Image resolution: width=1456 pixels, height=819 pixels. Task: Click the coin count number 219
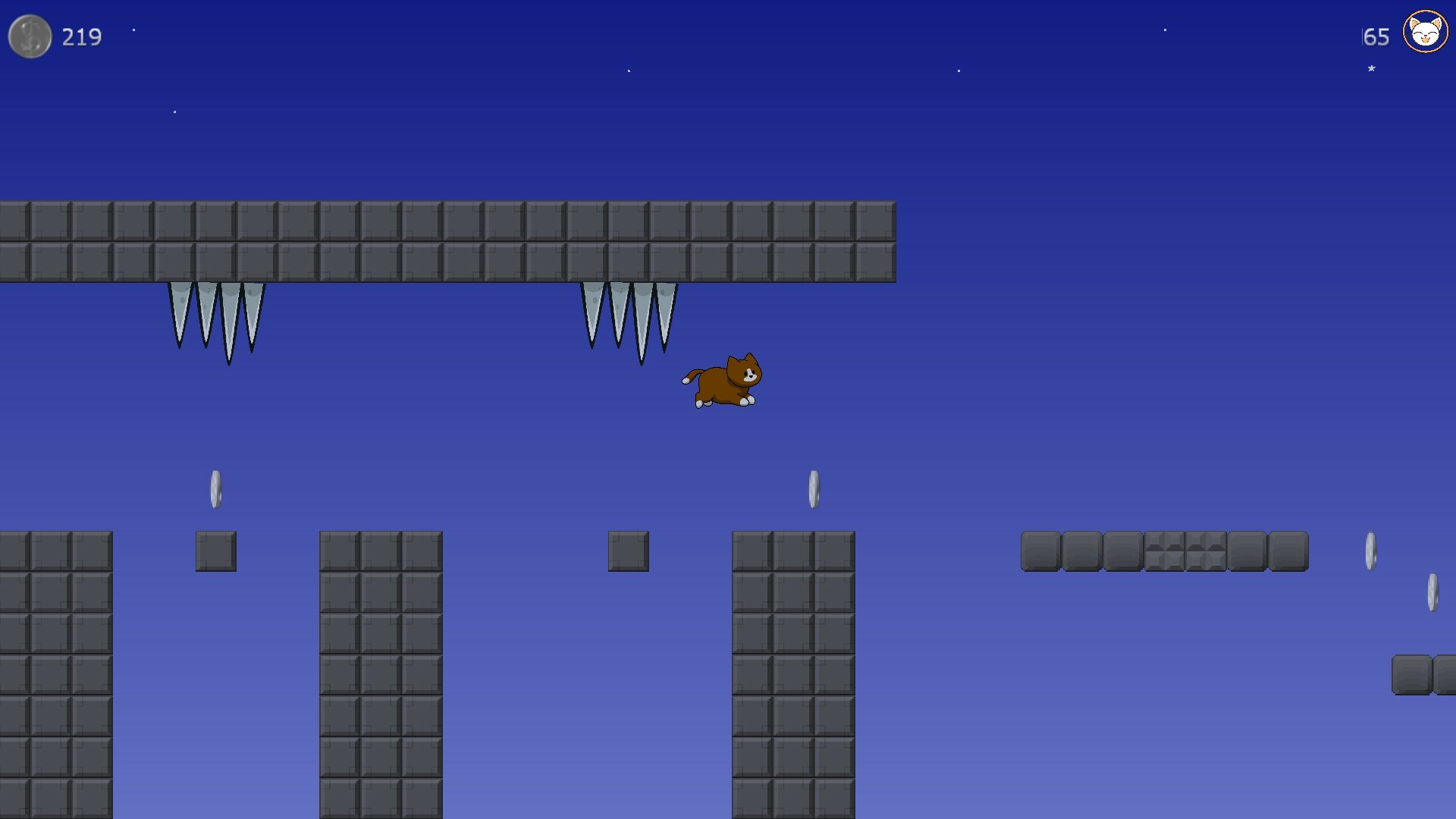click(81, 36)
